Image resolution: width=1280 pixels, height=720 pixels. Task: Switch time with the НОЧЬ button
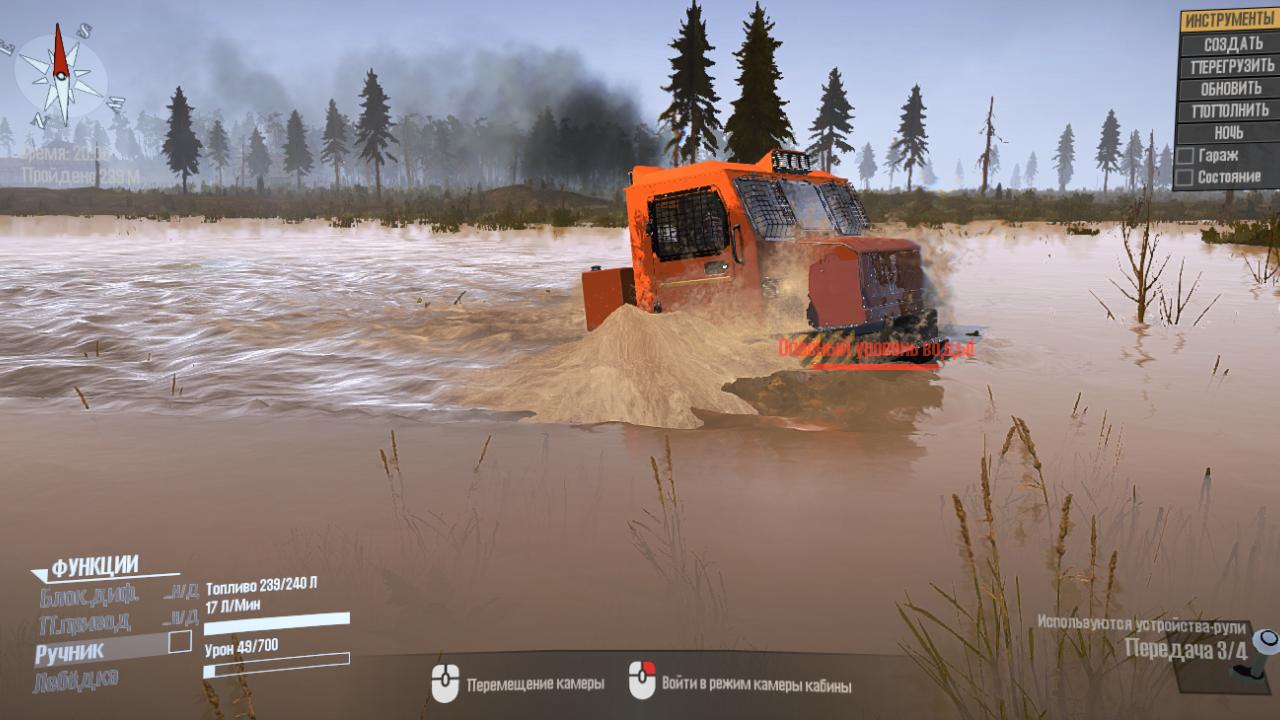point(1231,132)
